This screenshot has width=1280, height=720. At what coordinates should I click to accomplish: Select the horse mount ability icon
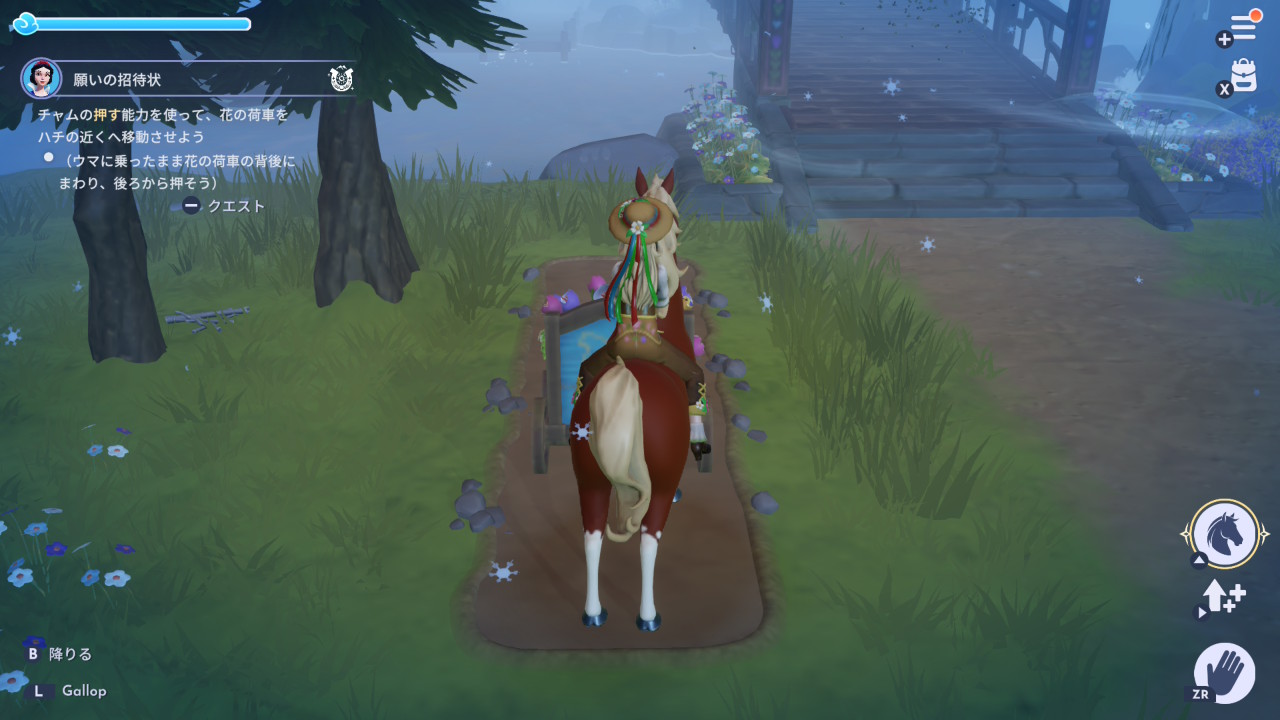click(1225, 534)
